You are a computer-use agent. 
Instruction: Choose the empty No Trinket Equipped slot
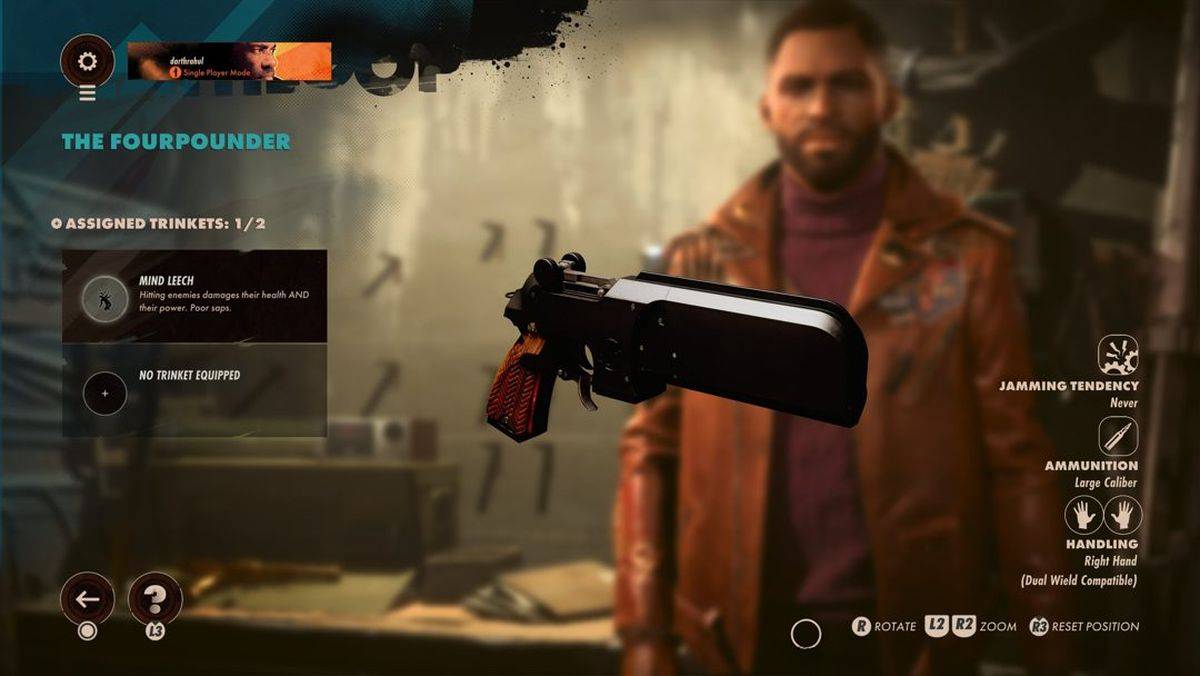pos(195,390)
